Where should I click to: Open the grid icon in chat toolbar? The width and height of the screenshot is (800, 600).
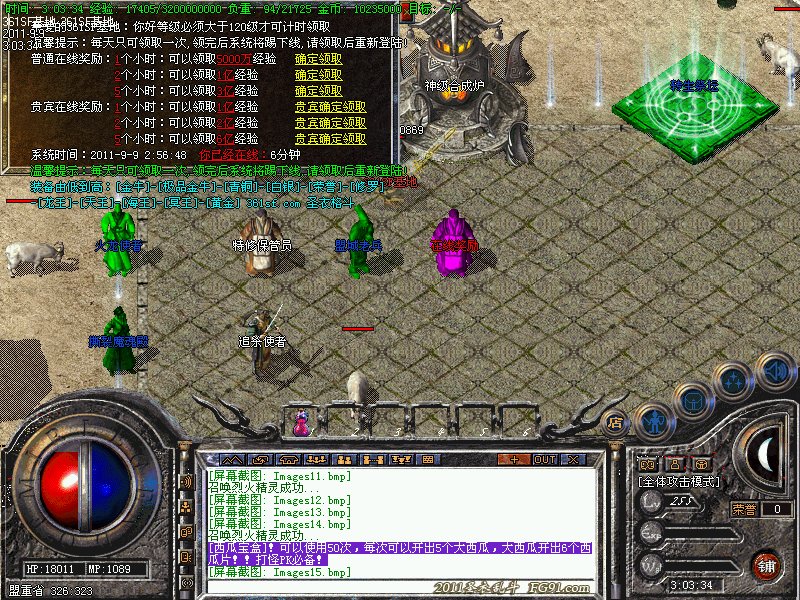pyautogui.click(x=428, y=459)
